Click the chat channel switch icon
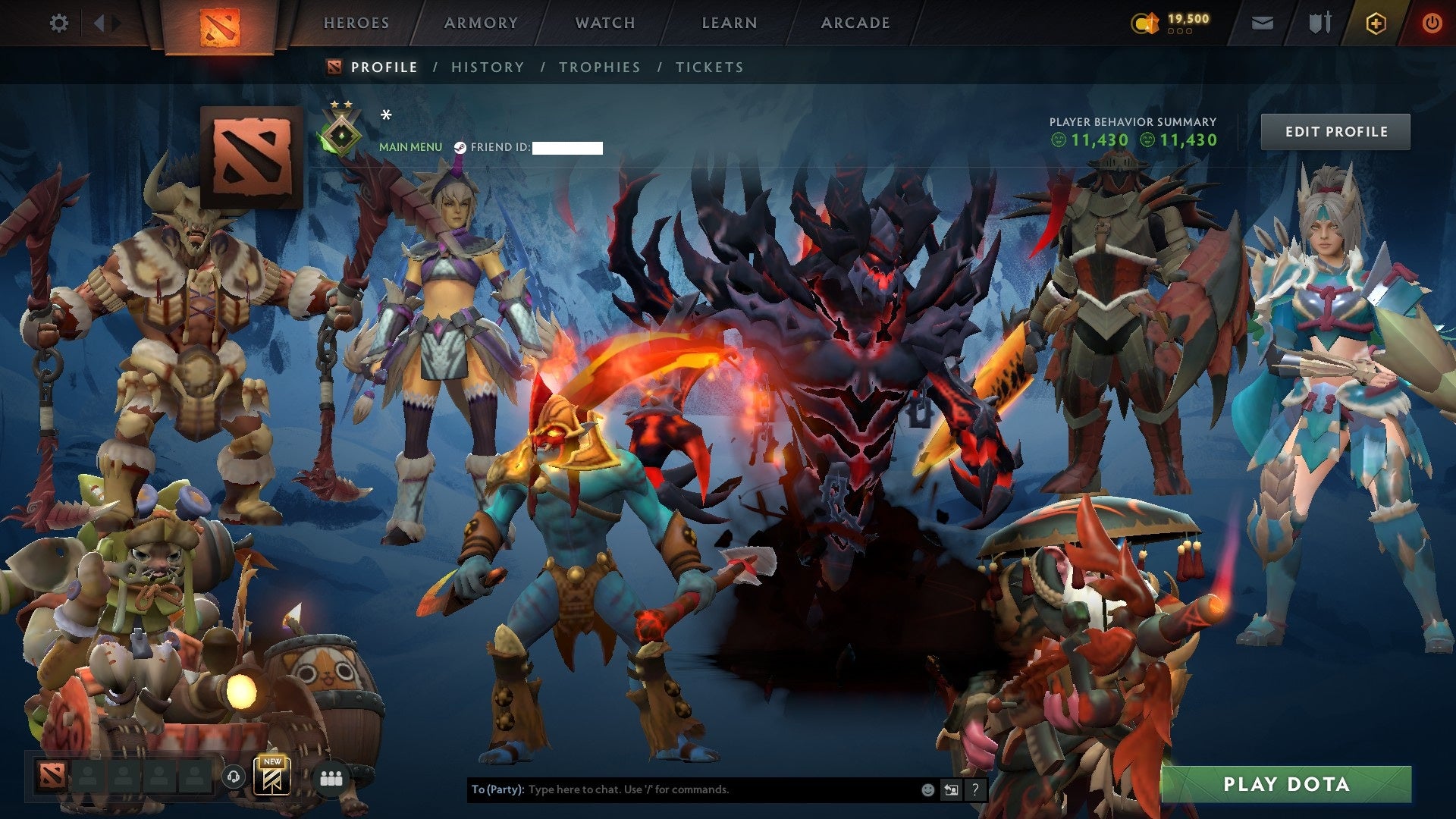 [951, 789]
